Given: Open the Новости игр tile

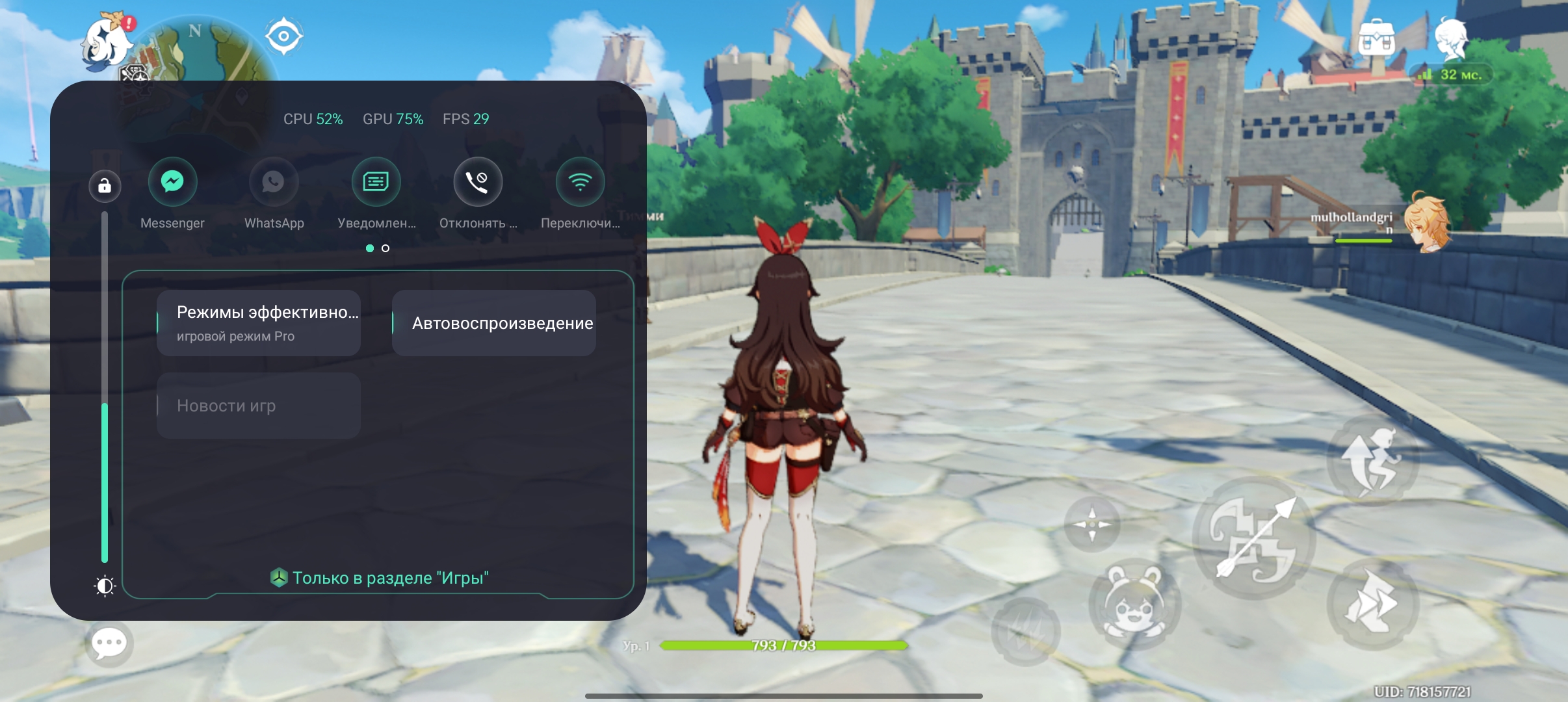Looking at the screenshot, I should point(259,406).
